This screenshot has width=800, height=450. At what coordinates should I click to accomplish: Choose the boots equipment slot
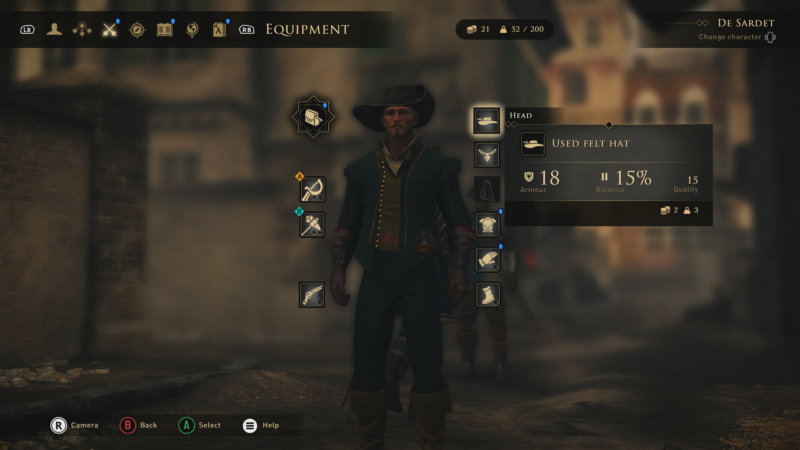click(x=487, y=294)
